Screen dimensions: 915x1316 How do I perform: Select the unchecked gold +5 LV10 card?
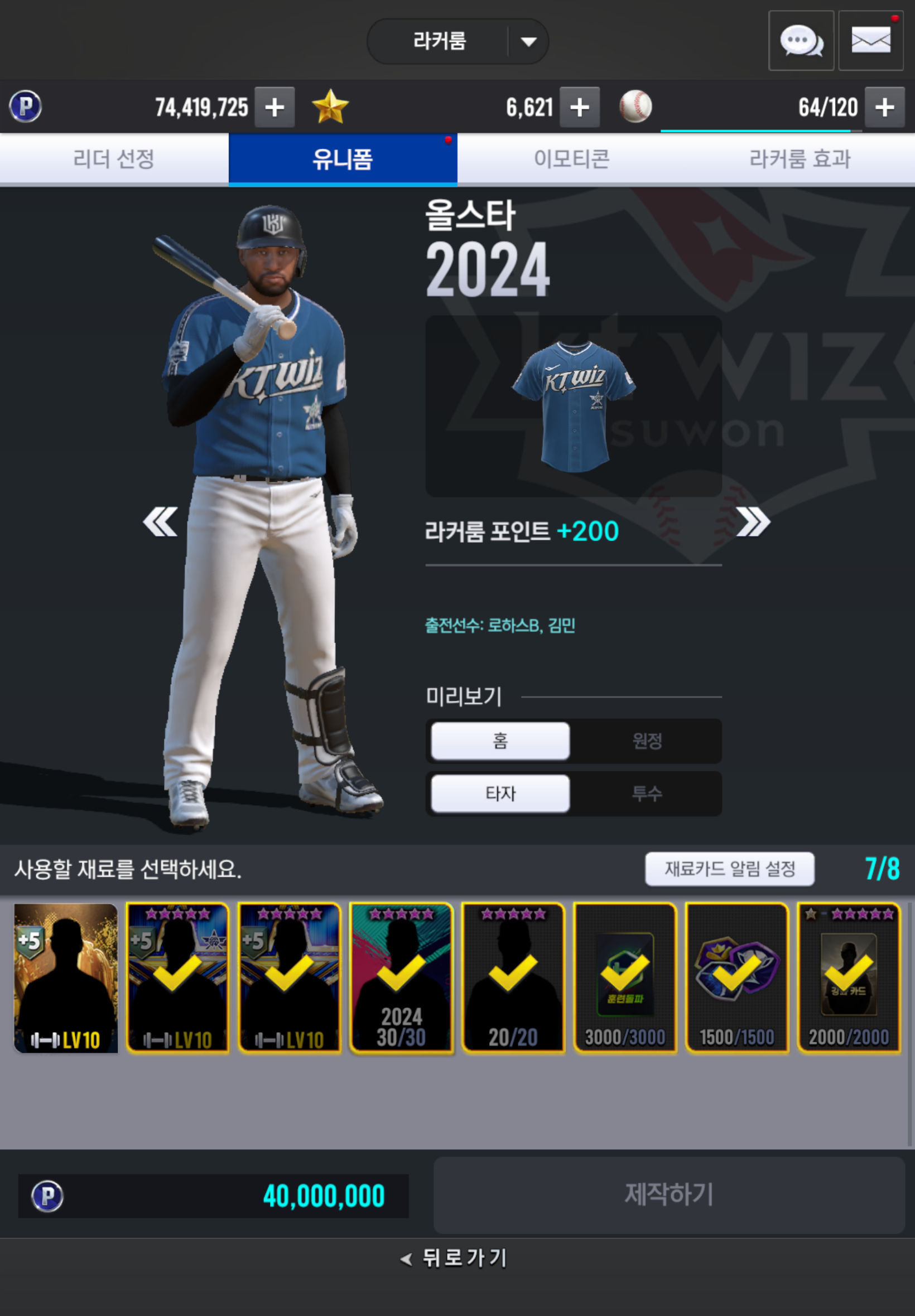coord(66,978)
